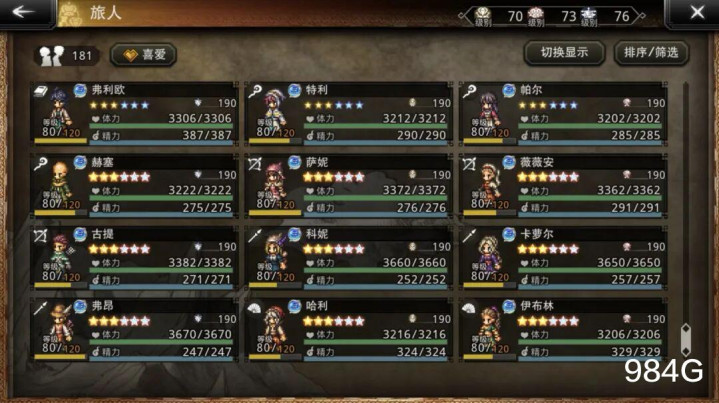
Task: Click the 切换显示 display switch button
Action: (564, 53)
